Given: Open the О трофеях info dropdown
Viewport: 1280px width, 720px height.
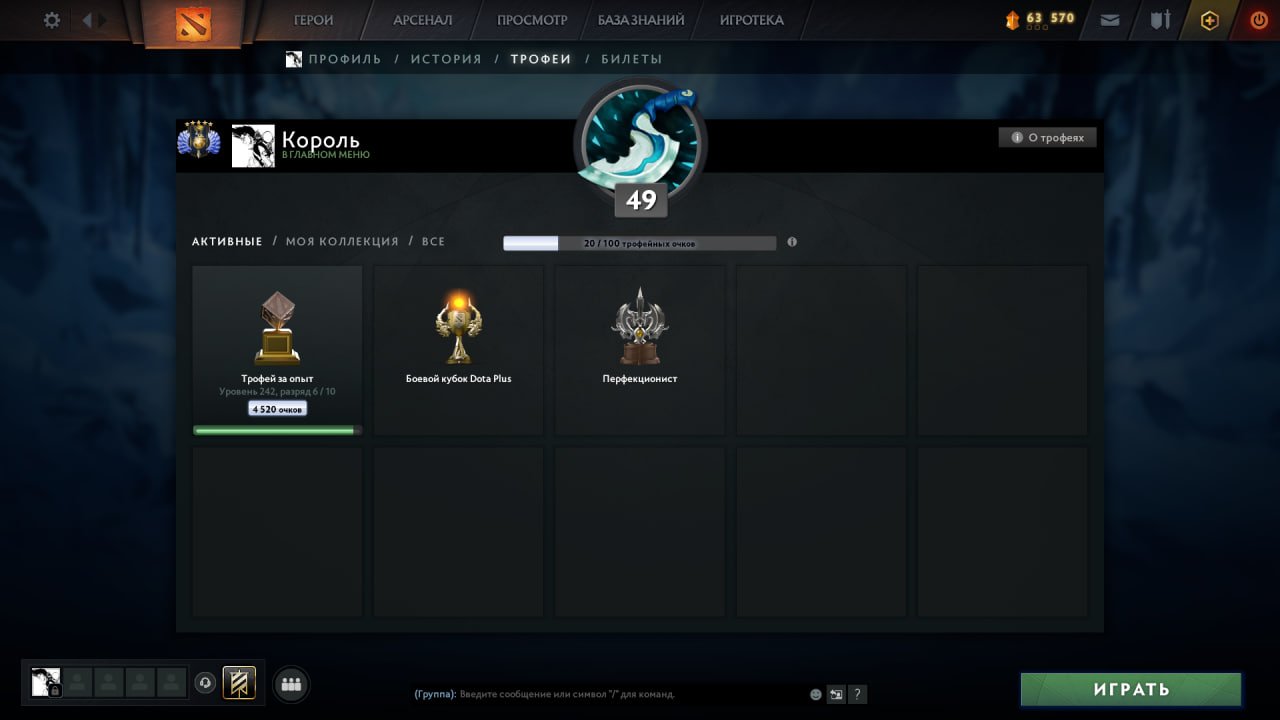Looking at the screenshot, I should coord(1047,137).
